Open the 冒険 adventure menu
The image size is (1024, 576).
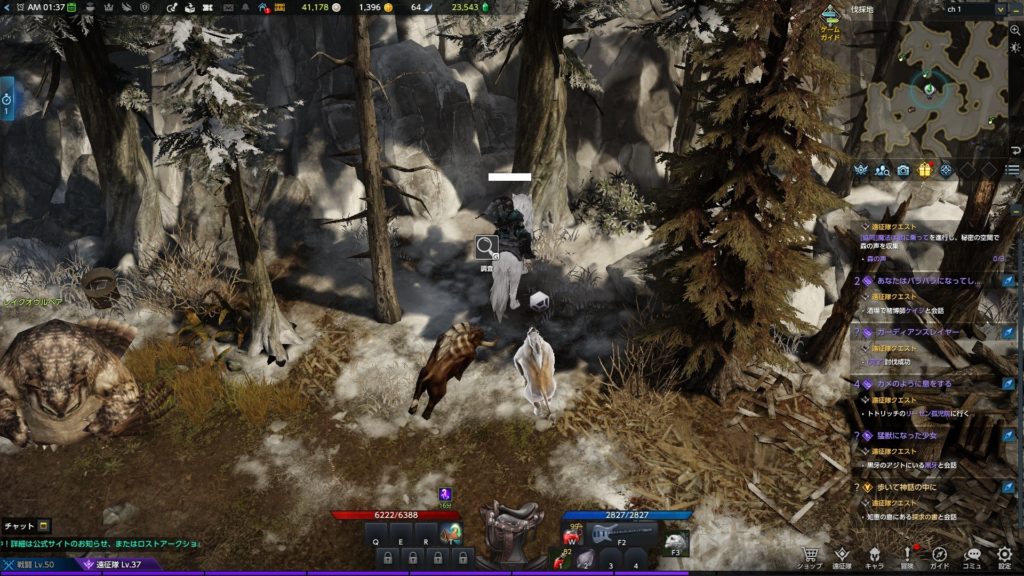coord(907,557)
